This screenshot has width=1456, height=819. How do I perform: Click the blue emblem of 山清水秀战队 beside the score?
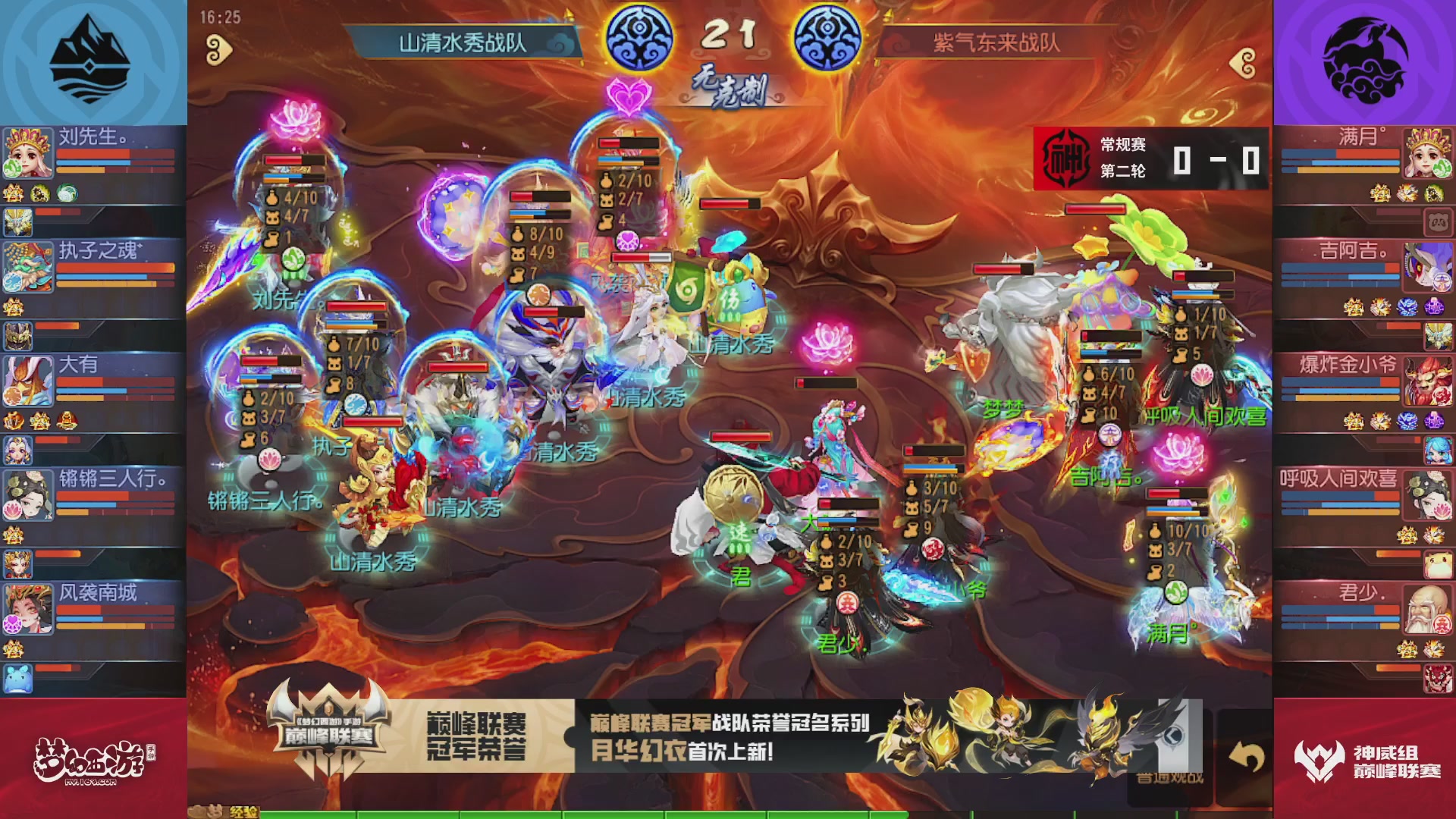coord(639,36)
